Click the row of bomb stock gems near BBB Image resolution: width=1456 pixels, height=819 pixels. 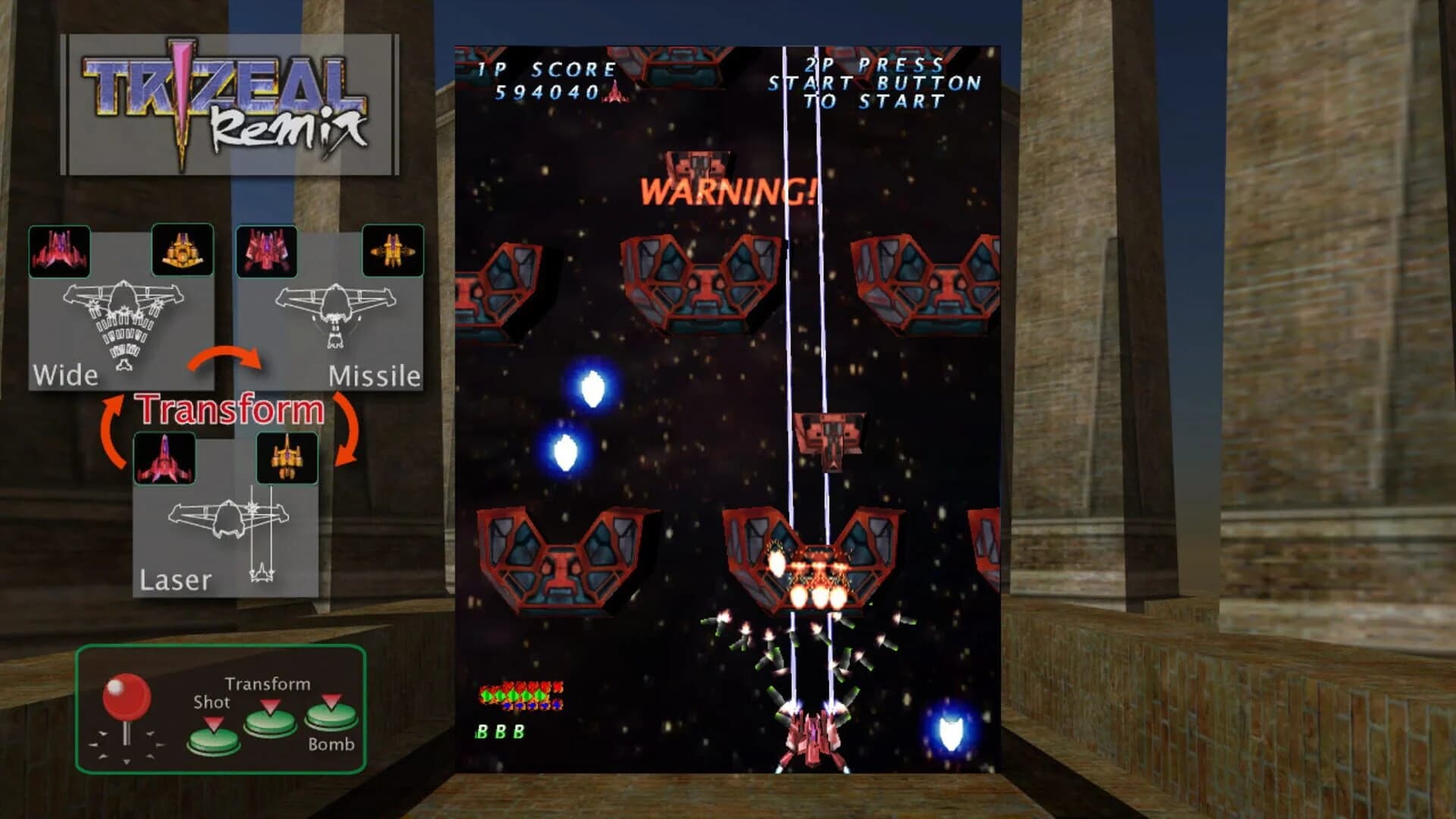(x=519, y=694)
